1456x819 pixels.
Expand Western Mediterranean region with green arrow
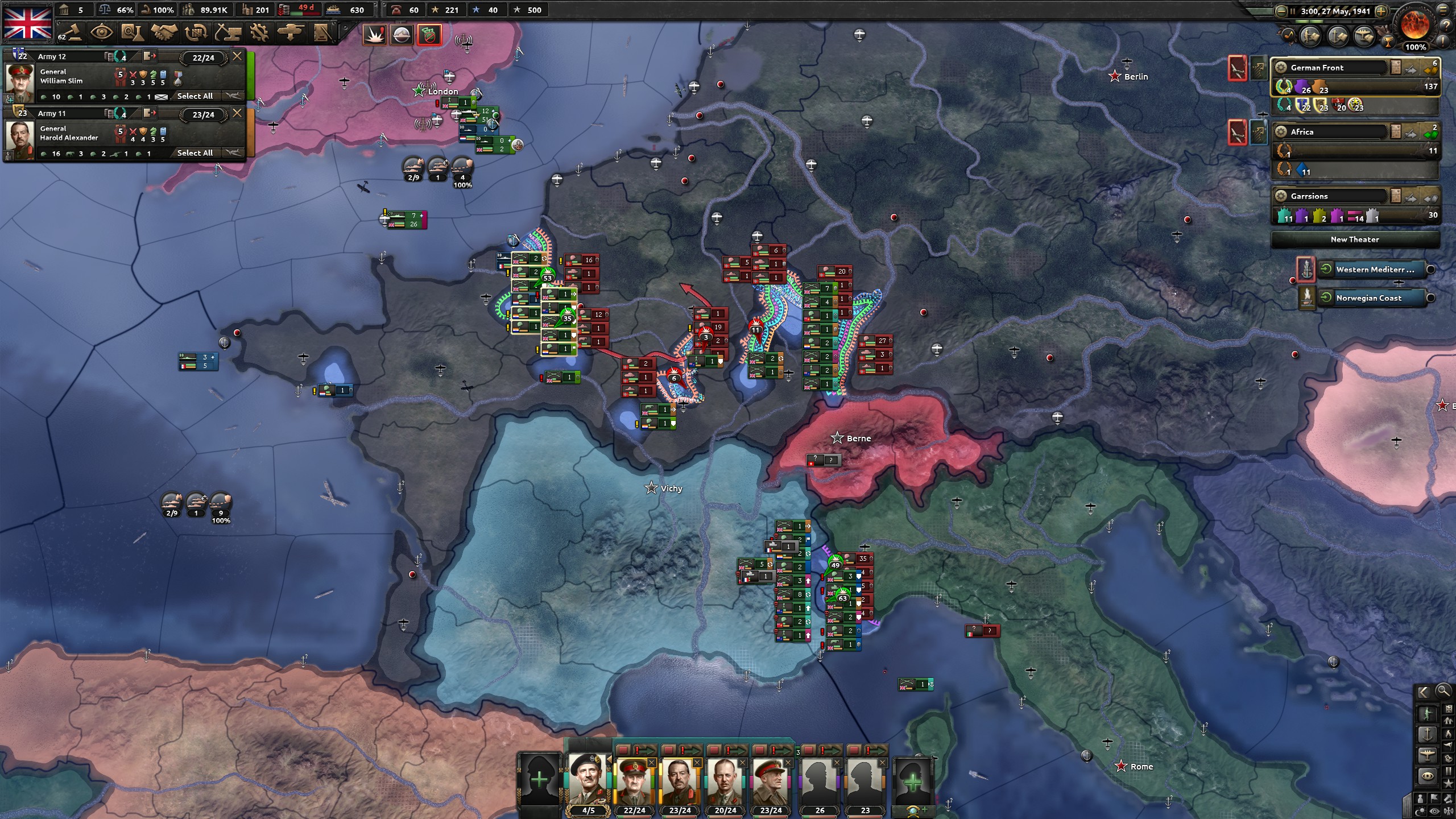pos(1325,270)
